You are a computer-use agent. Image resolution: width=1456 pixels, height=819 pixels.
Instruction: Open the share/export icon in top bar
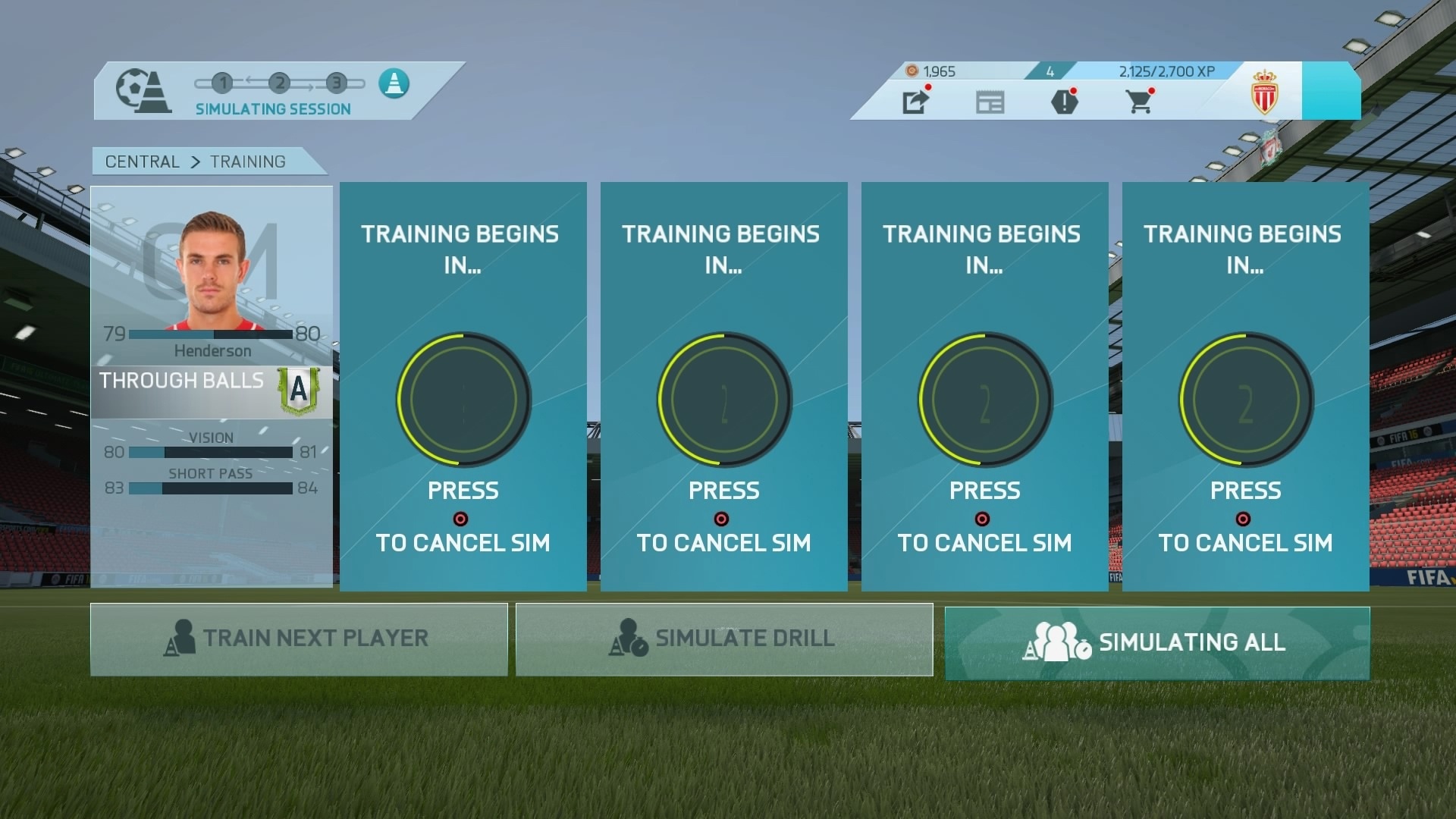pos(915,102)
